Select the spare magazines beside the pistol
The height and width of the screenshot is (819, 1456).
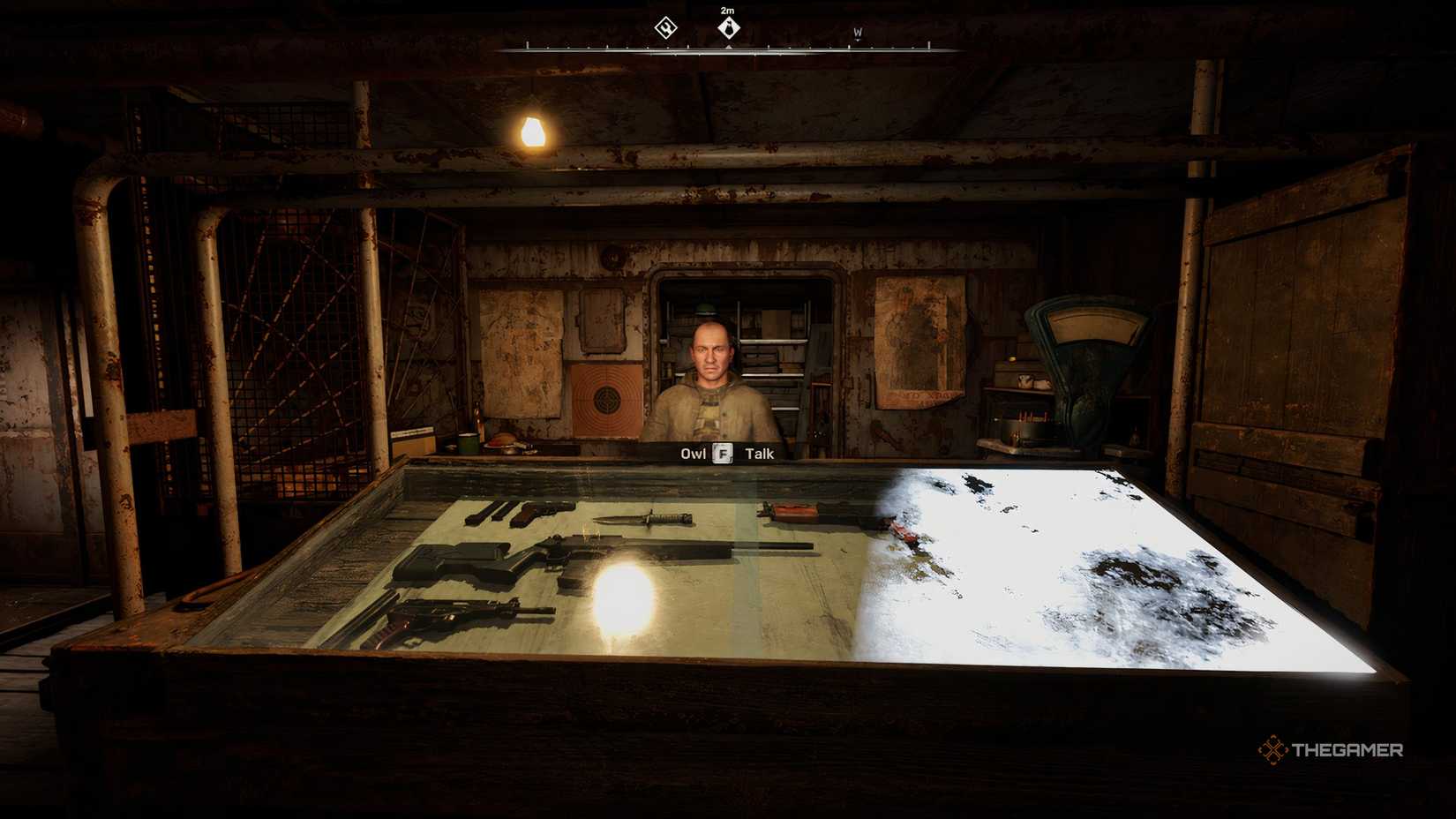pyautogui.click(x=488, y=514)
